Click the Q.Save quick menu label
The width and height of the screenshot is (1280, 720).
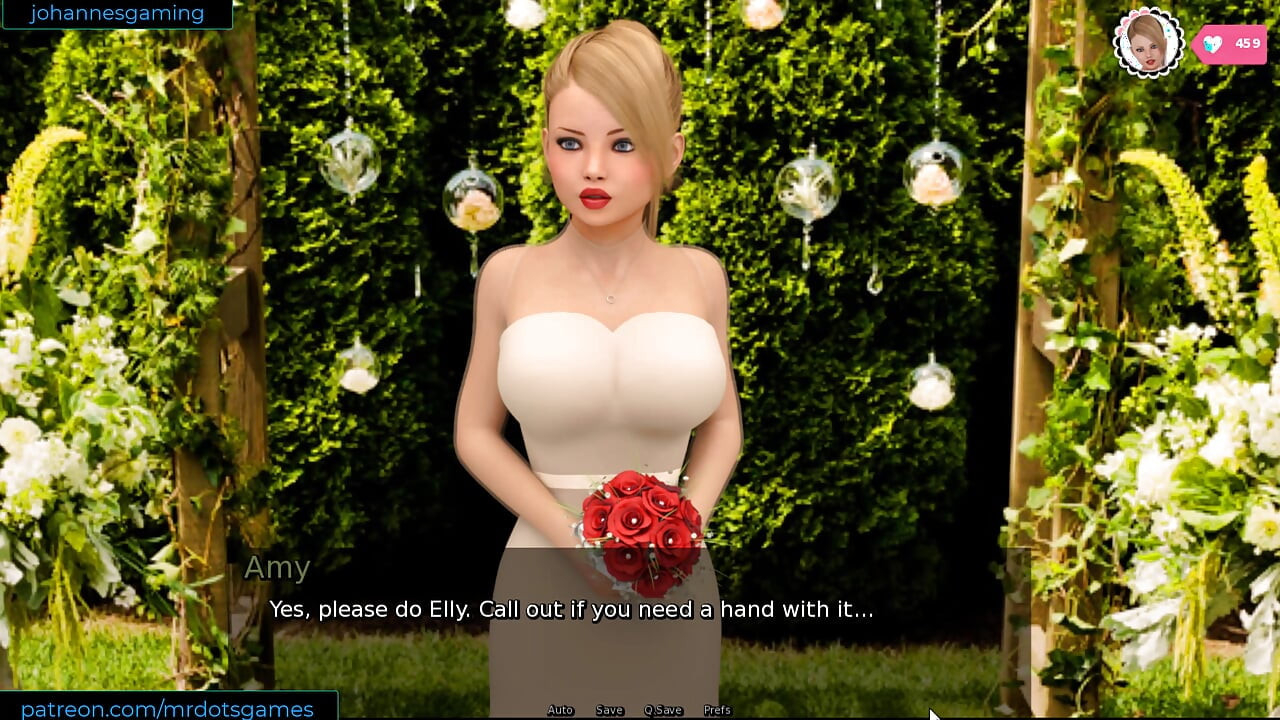pyautogui.click(x=662, y=710)
